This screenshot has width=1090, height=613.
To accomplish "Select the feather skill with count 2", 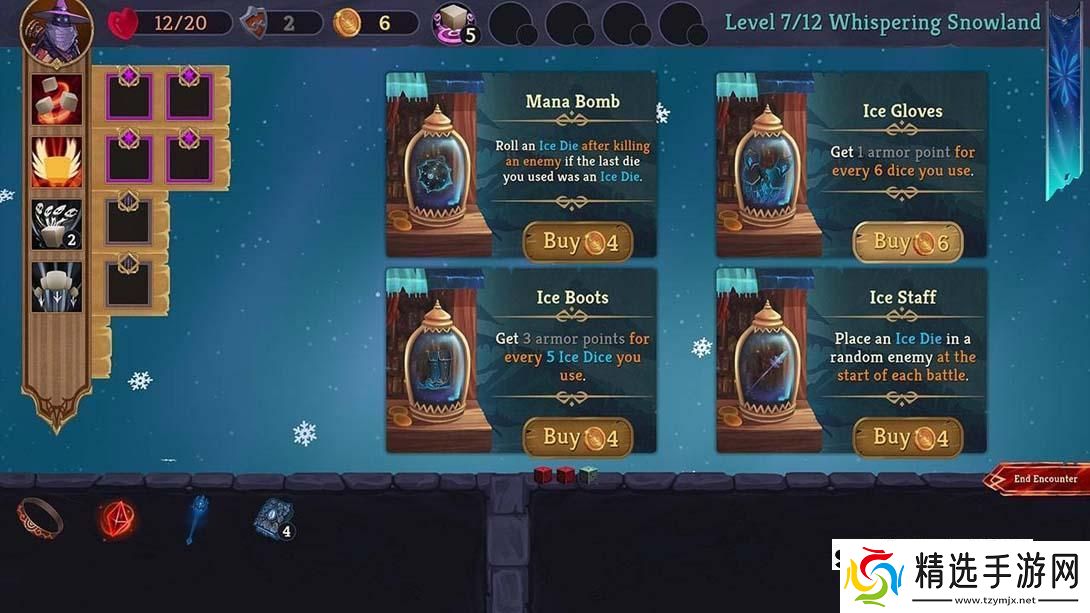I will pos(57,224).
